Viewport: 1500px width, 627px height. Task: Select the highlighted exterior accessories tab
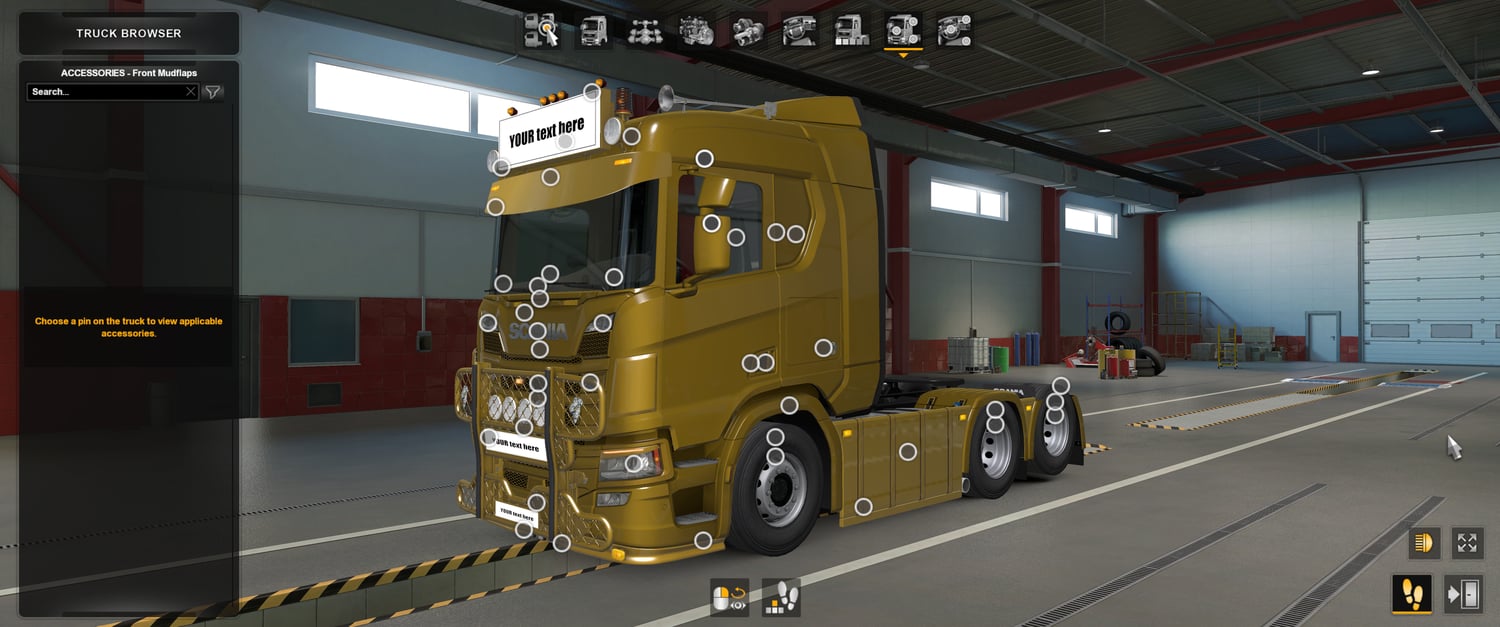(x=903, y=31)
